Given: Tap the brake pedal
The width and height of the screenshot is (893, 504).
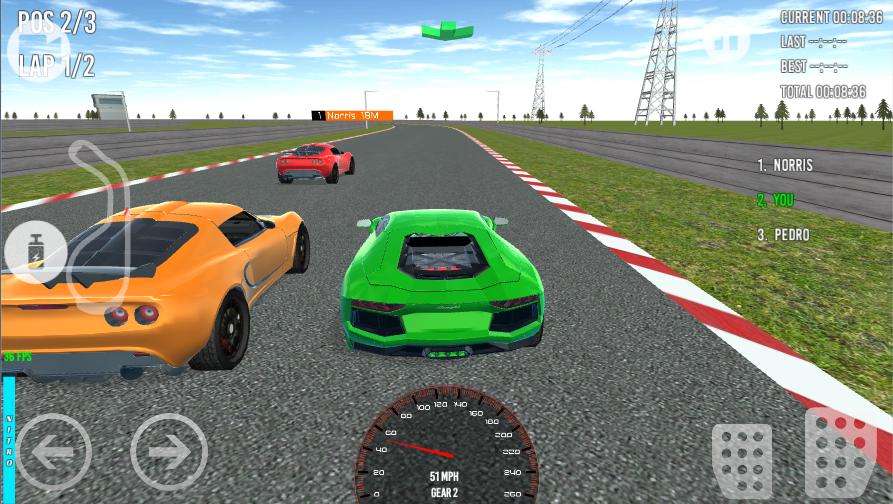Looking at the screenshot, I should pos(741,459).
